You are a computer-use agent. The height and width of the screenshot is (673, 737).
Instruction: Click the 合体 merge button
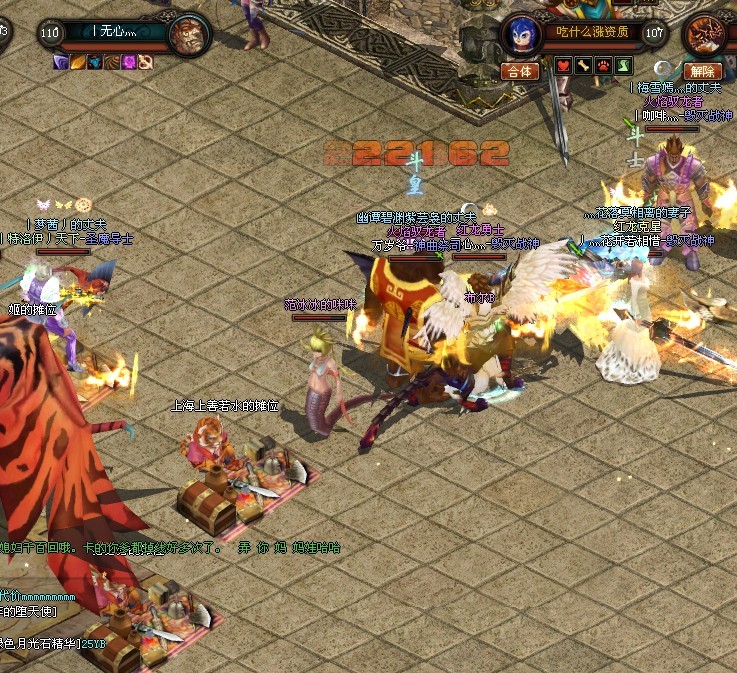[x=520, y=72]
